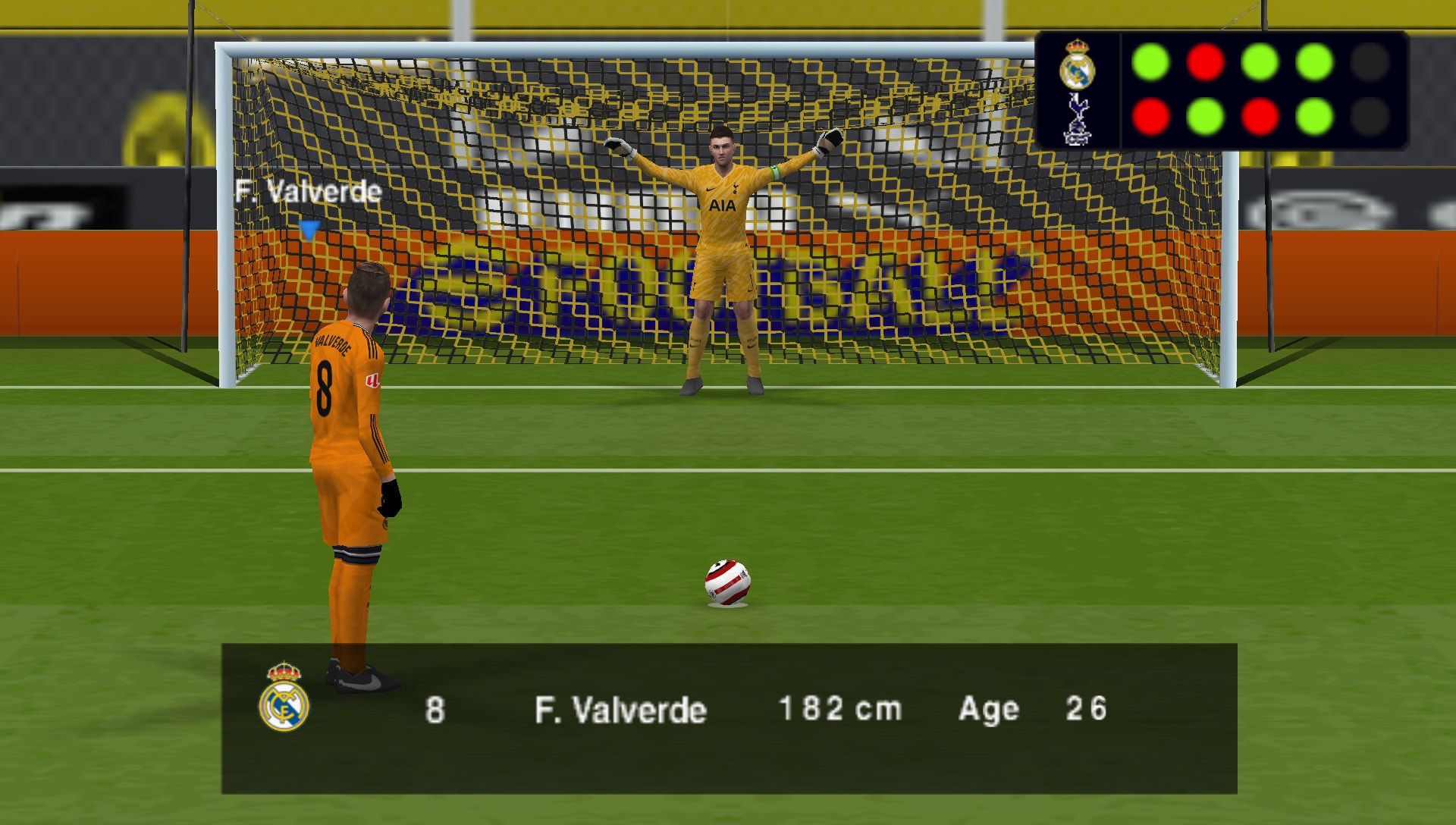Click the 182 cm height text
1456x825 pixels.
pyautogui.click(x=838, y=710)
